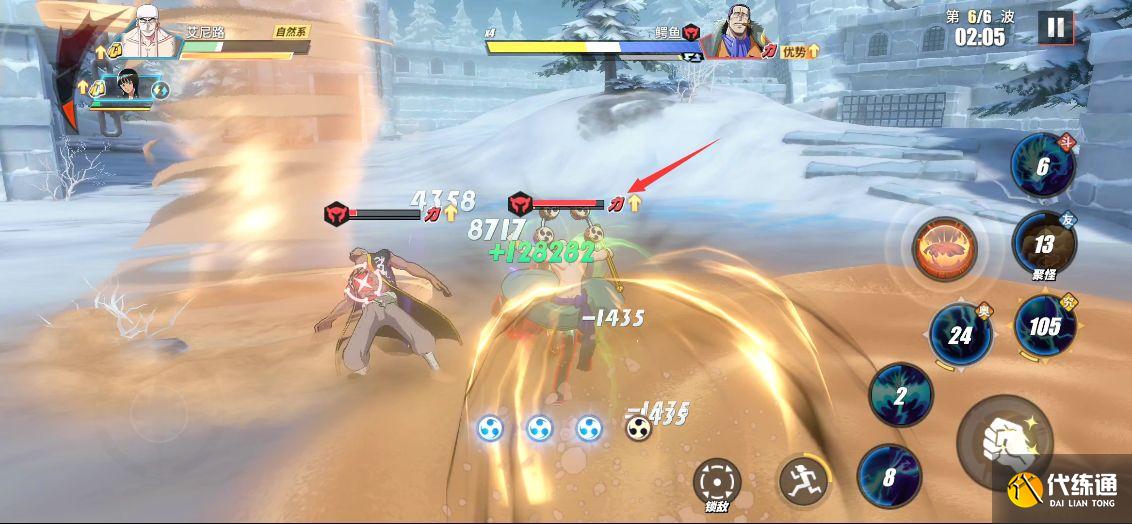1132x524 pixels.
Task: Trigger the glowing orange ultimate skill
Action: [943, 248]
